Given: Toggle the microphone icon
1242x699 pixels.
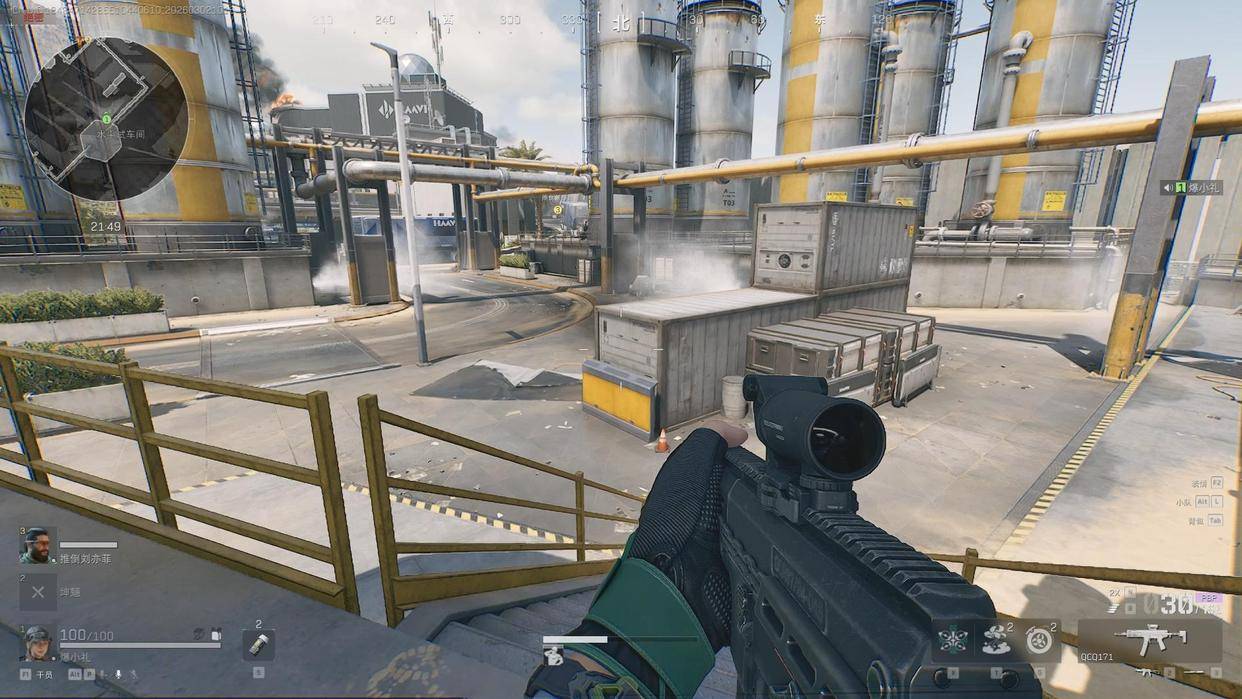Looking at the screenshot, I should coord(118,675).
